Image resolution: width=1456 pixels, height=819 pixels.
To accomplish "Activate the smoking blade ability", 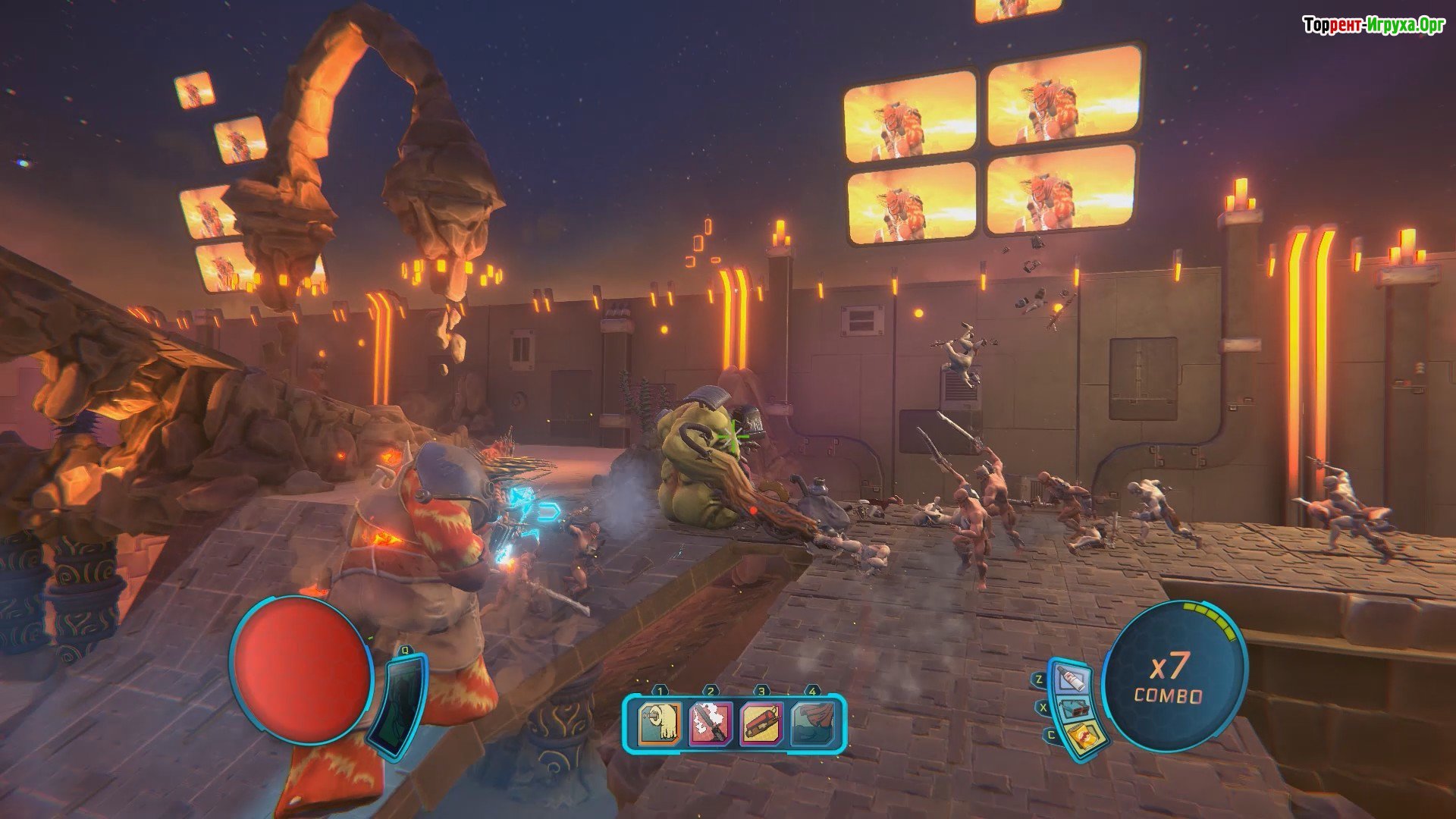I will (x=710, y=723).
